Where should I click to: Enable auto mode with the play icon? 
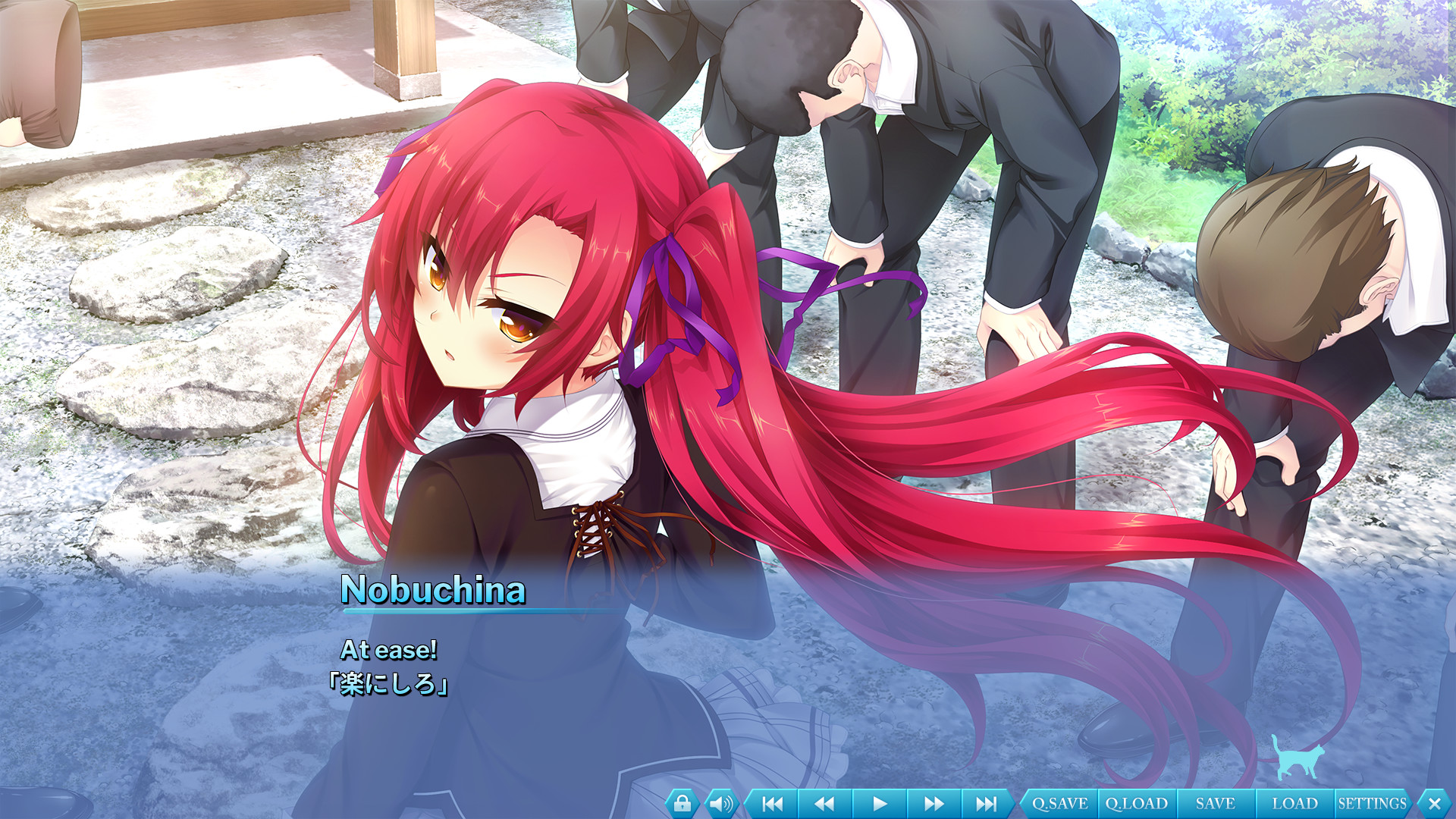click(x=878, y=802)
